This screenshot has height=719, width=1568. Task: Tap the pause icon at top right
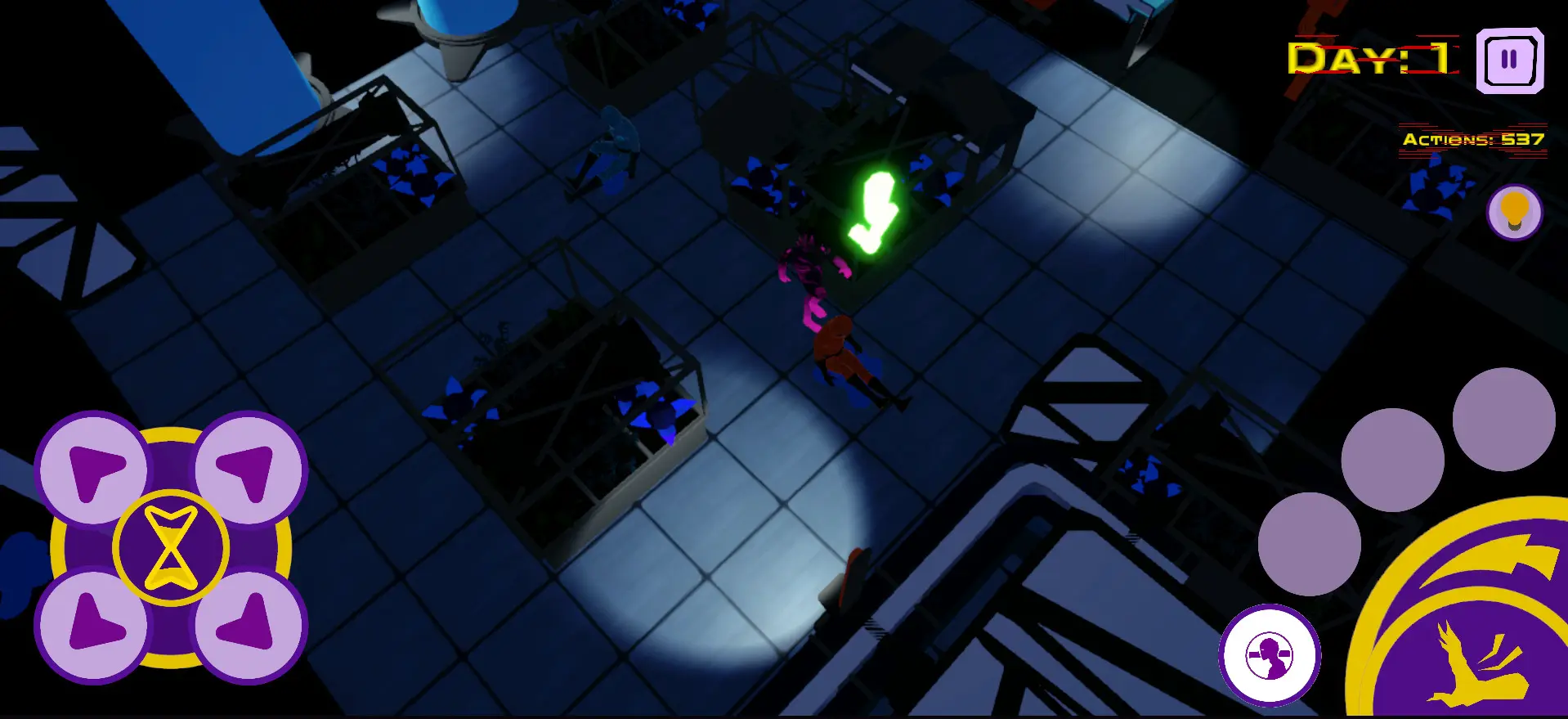[x=1510, y=61]
